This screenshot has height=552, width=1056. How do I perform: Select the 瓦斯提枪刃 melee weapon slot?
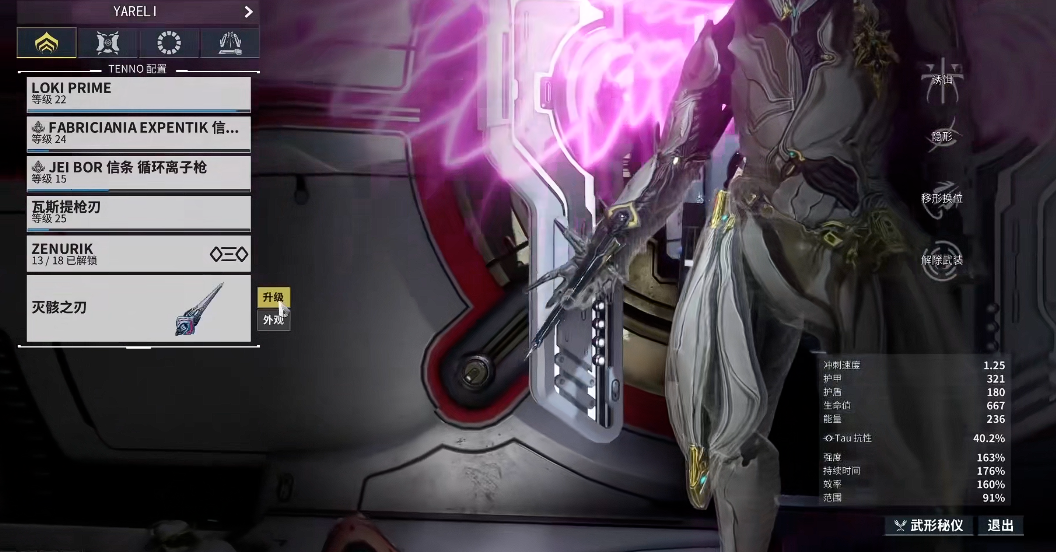pos(138,212)
